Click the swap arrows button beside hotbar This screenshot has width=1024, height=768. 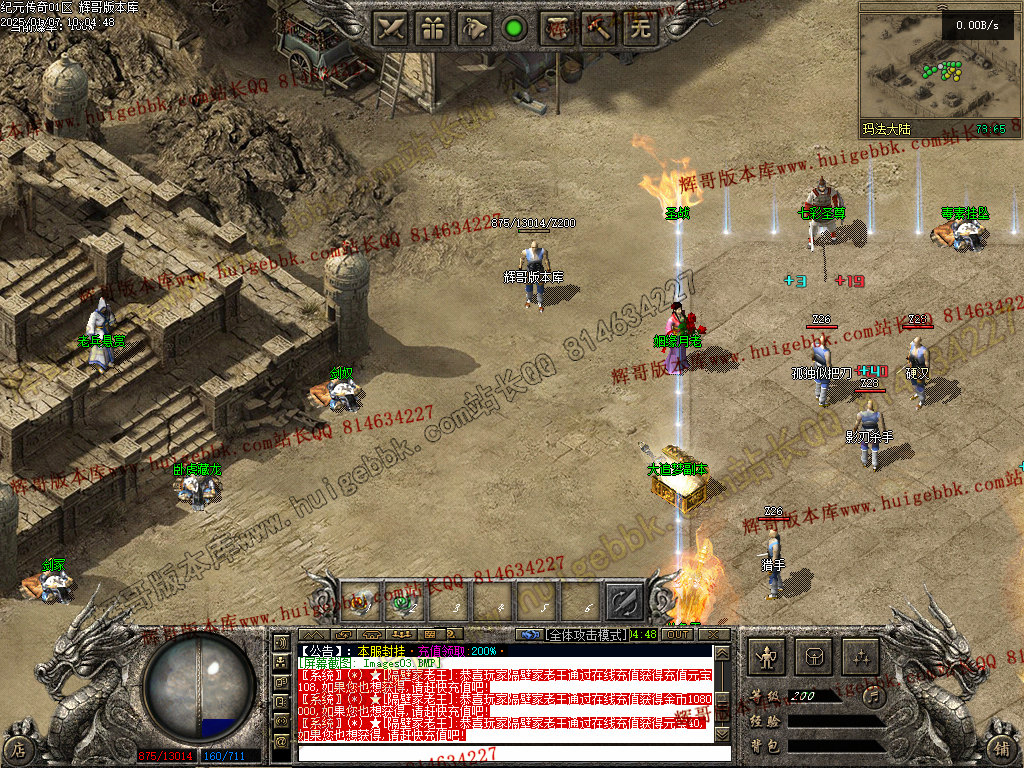pos(624,601)
